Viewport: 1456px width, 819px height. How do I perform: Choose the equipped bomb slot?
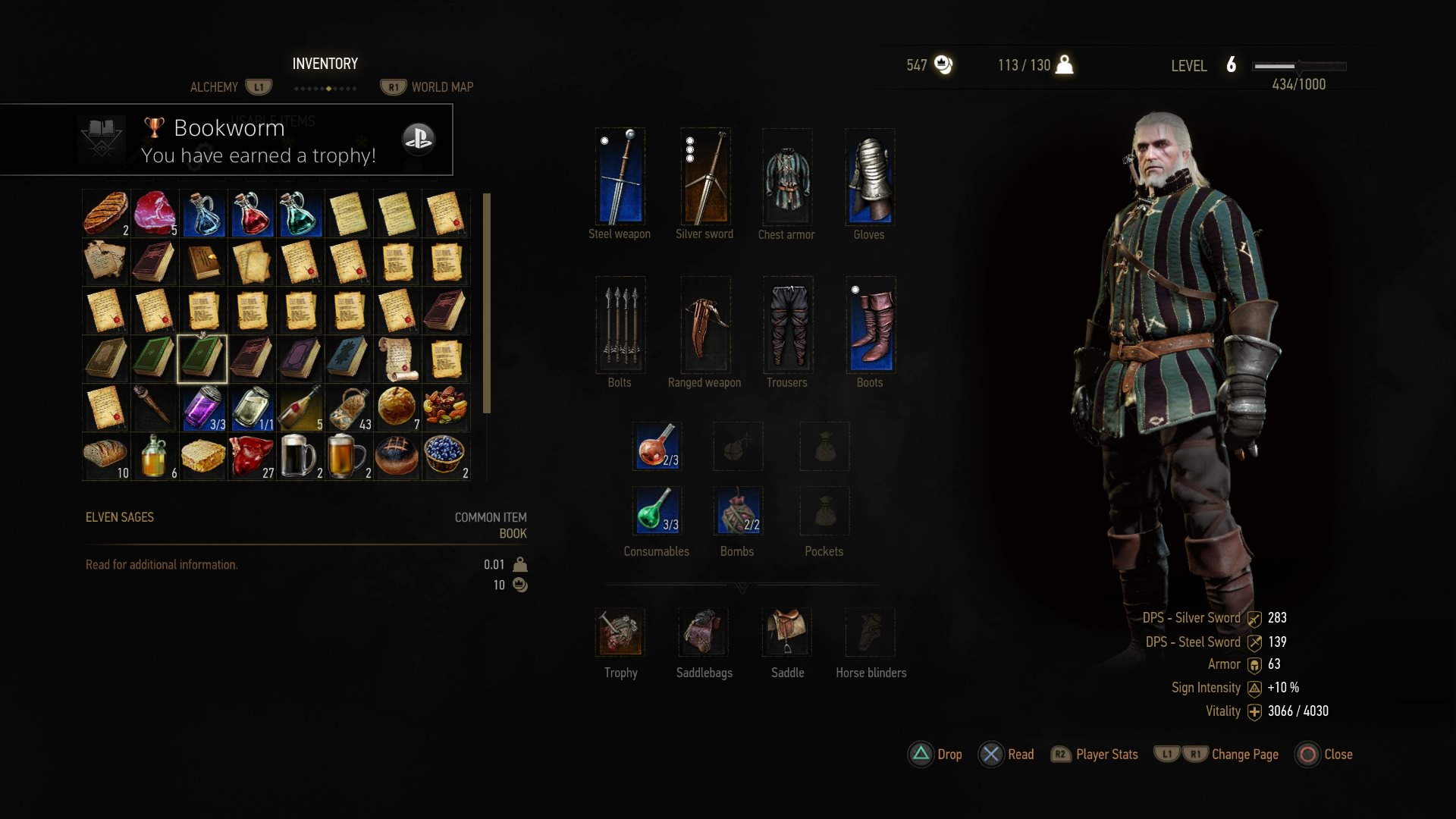738,510
